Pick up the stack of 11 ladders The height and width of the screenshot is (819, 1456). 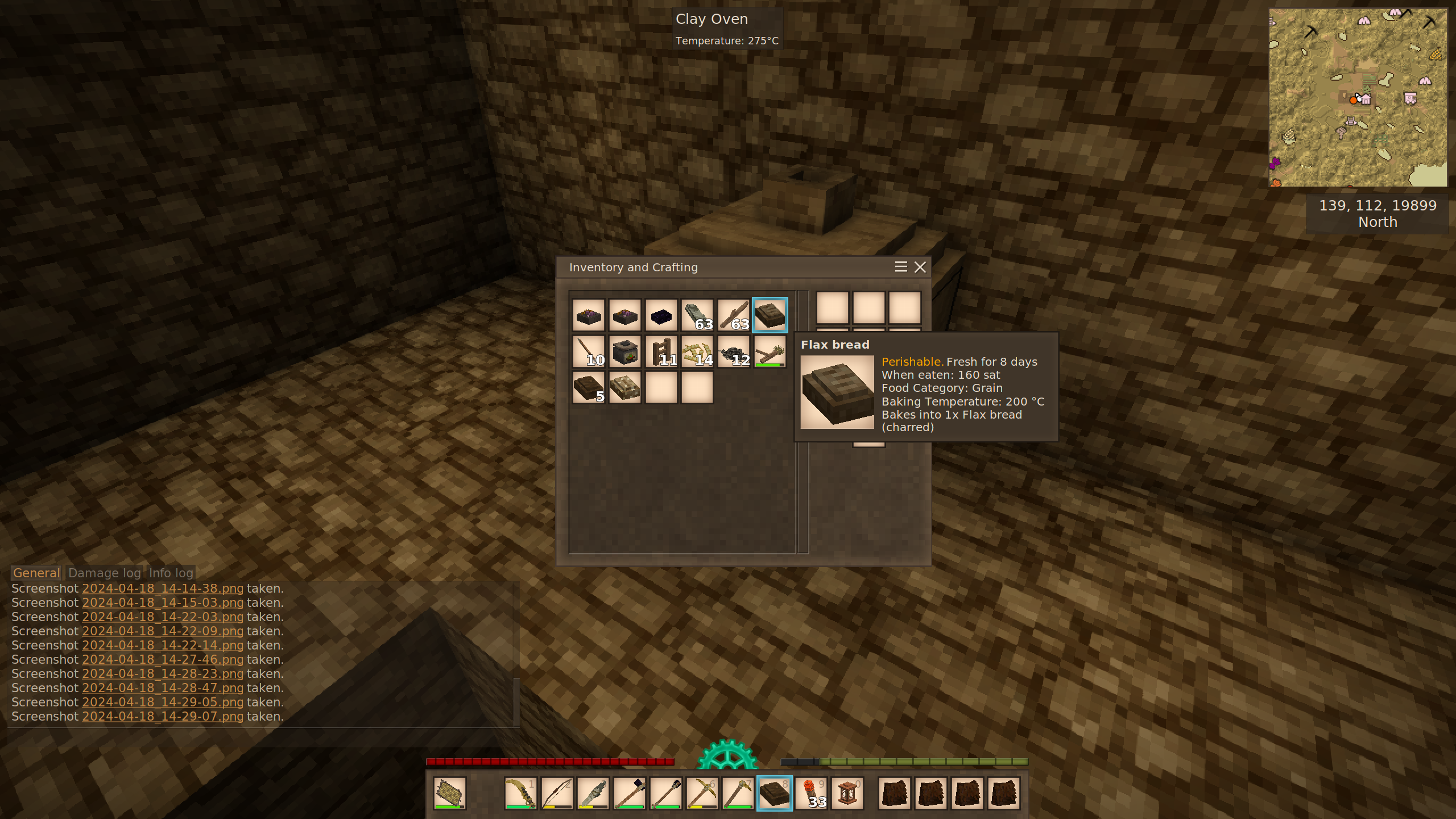(x=661, y=351)
